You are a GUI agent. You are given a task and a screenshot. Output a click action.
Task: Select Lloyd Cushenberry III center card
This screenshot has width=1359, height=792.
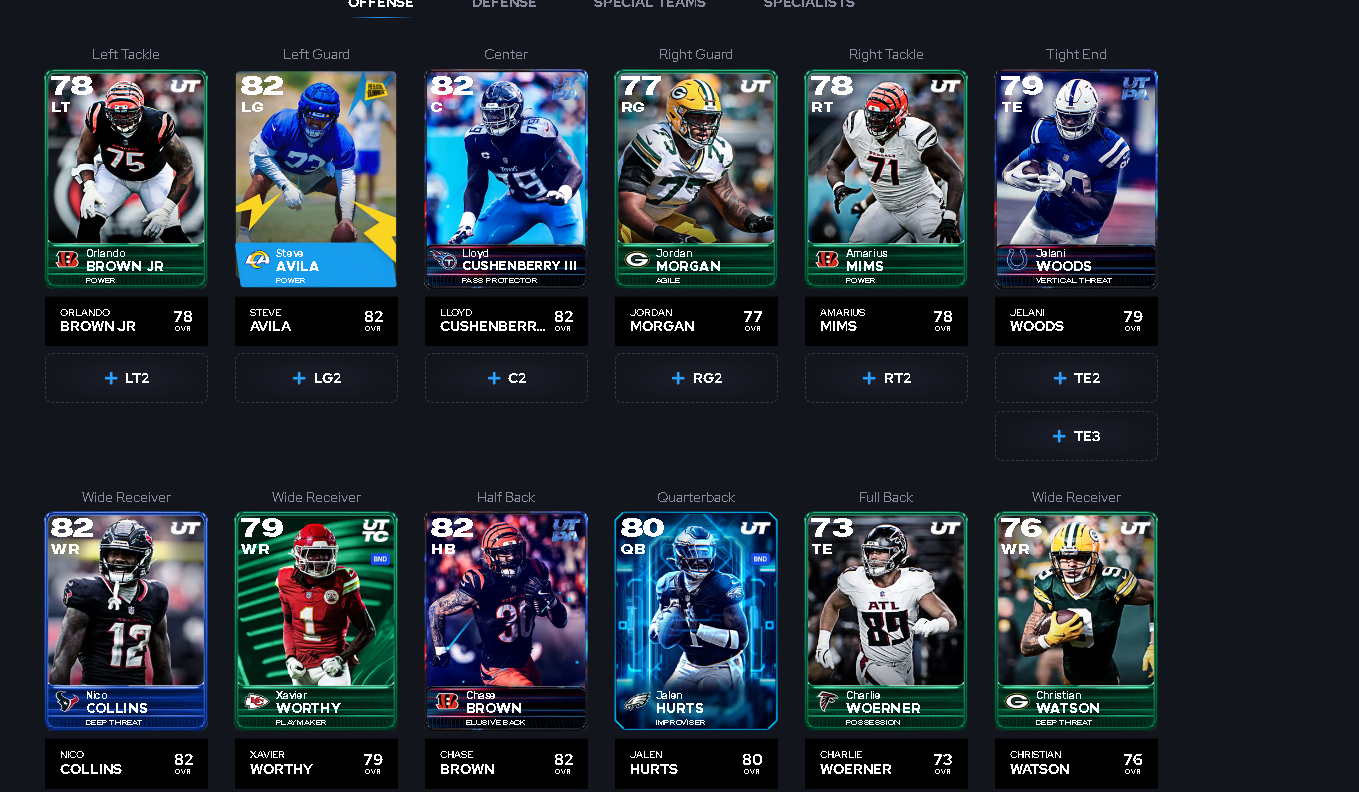click(x=506, y=178)
